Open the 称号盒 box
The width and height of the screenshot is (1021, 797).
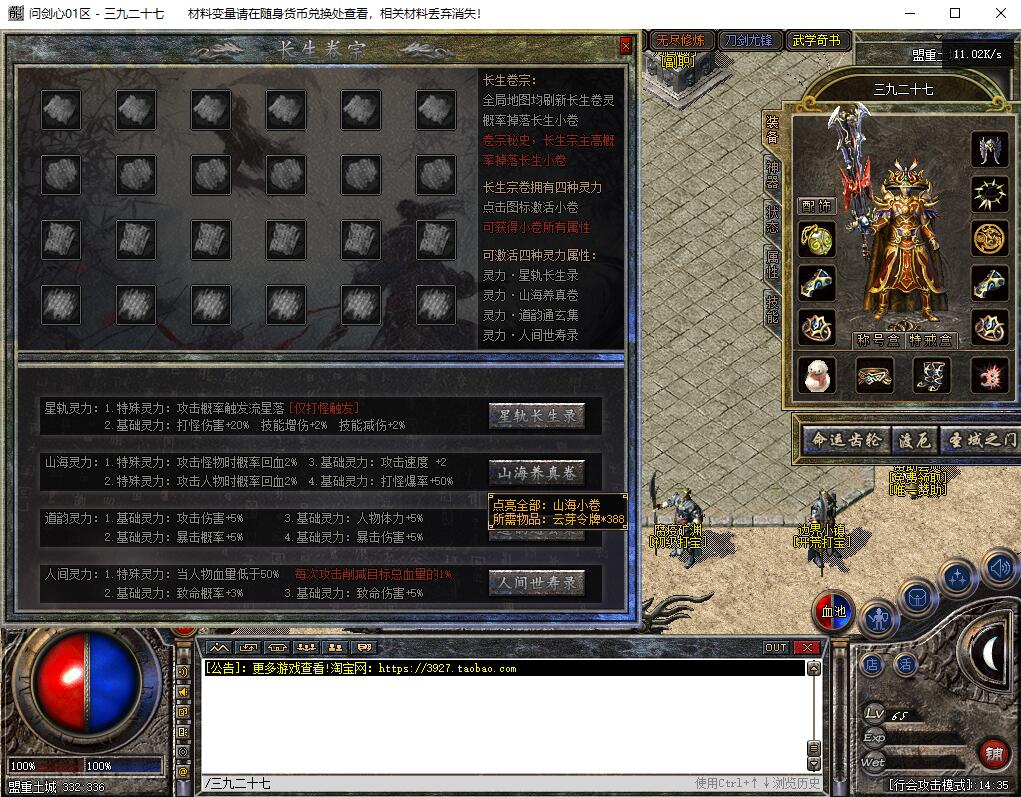tap(878, 340)
